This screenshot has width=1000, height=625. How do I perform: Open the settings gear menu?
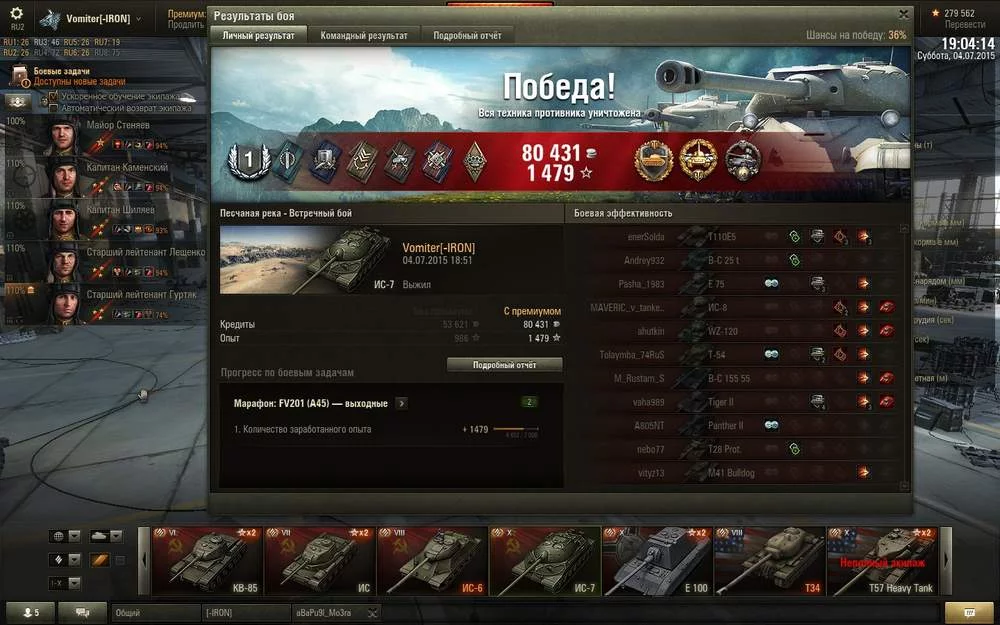[16, 15]
